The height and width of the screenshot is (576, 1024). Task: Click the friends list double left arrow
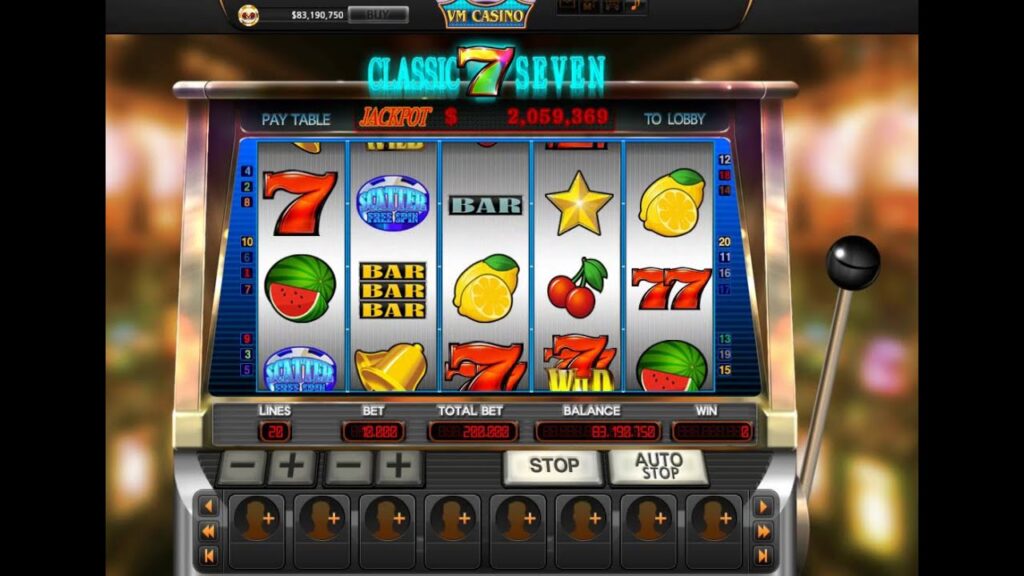pos(209,532)
